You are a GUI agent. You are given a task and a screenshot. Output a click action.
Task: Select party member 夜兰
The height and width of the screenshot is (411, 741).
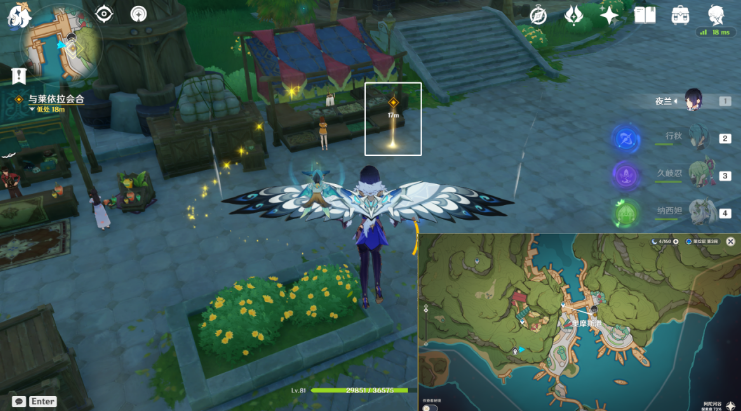(692, 100)
